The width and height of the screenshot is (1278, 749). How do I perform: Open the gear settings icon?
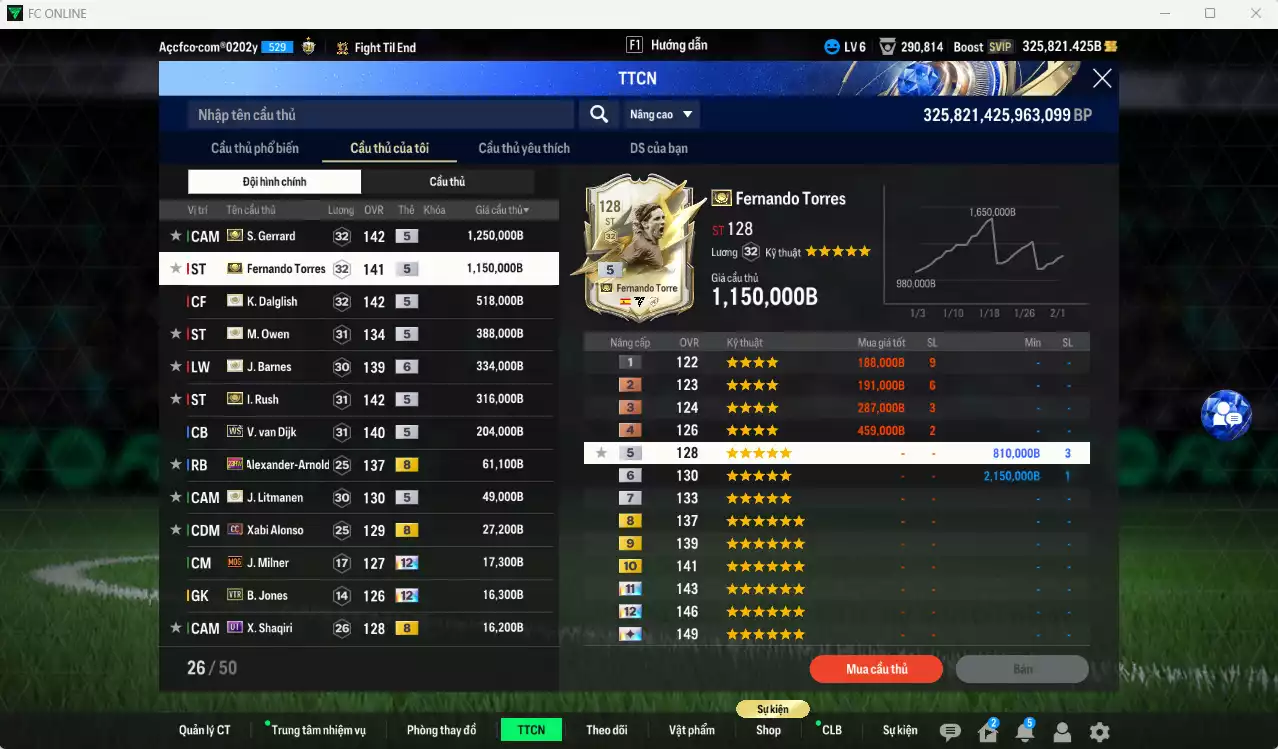[x=1099, y=732]
